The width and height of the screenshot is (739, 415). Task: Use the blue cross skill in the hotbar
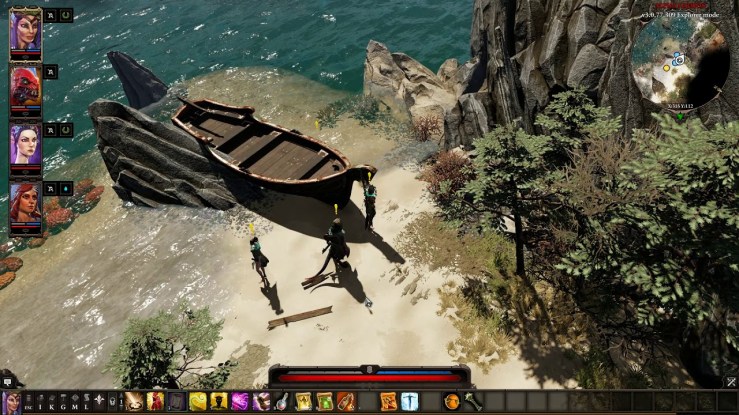pos(410,401)
